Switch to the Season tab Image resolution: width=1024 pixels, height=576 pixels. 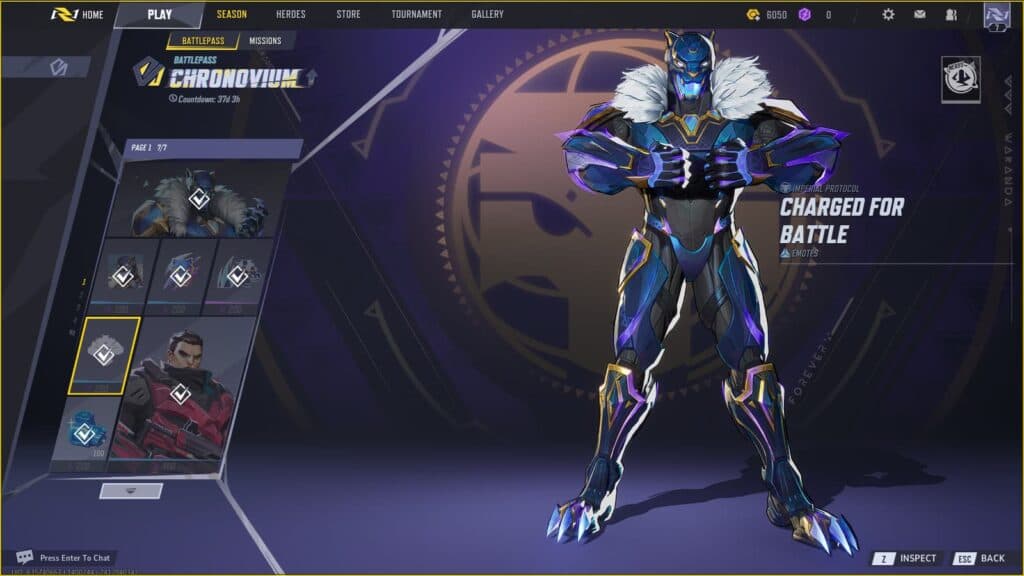pyautogui.click(x=232, y=15)
